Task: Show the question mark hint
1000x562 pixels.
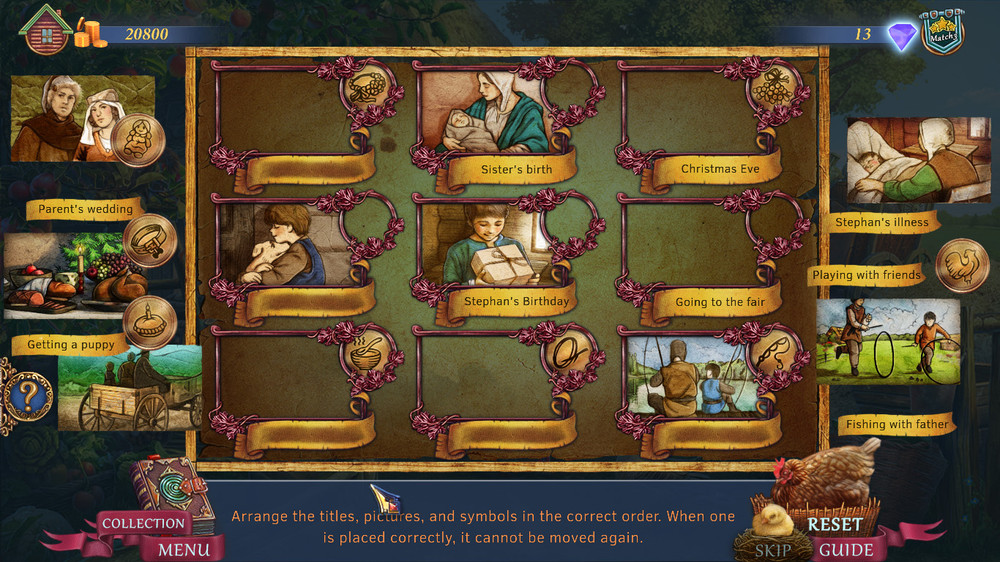Action: 26,397
